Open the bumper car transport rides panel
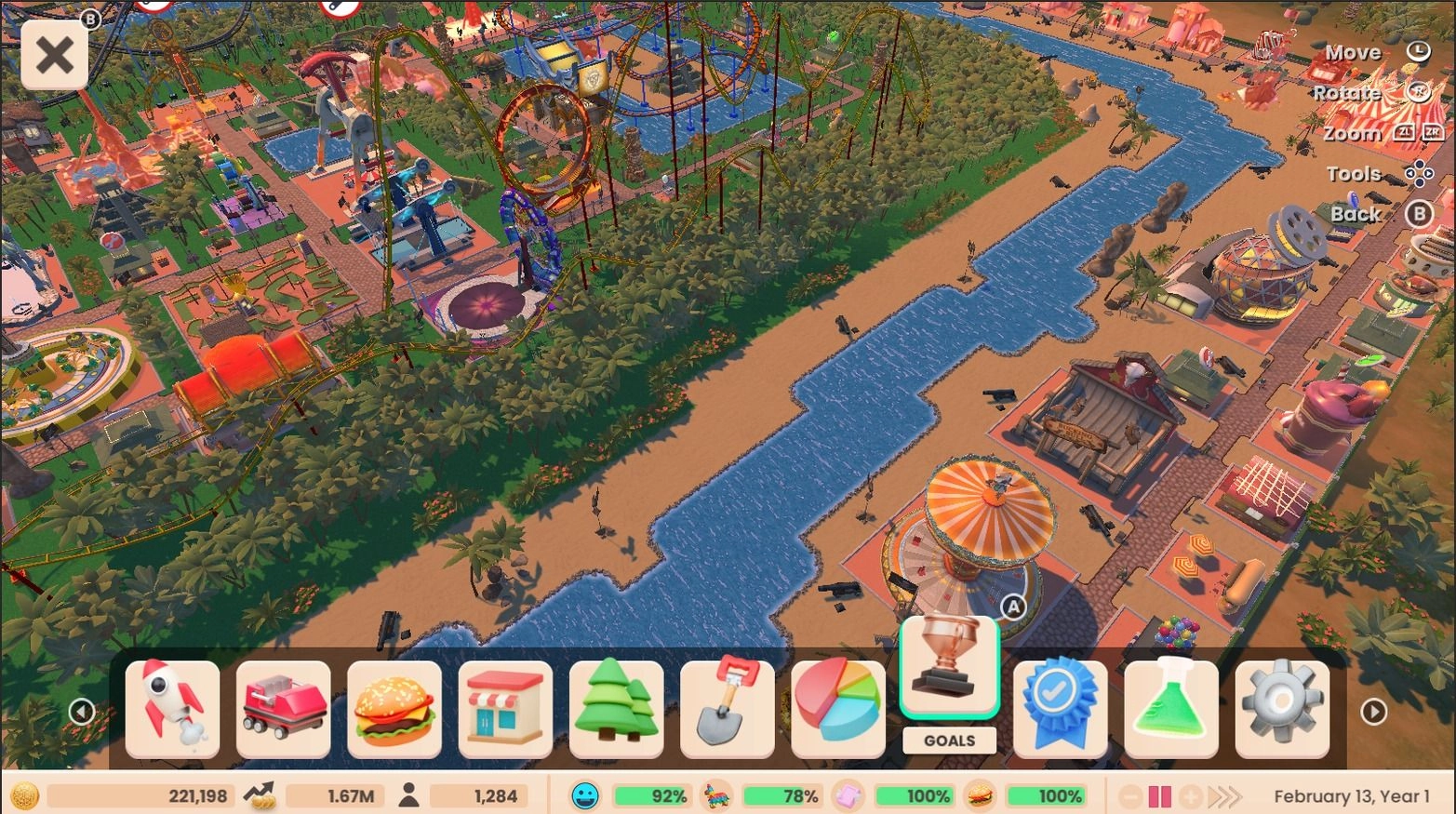 [x=282, y=709]
